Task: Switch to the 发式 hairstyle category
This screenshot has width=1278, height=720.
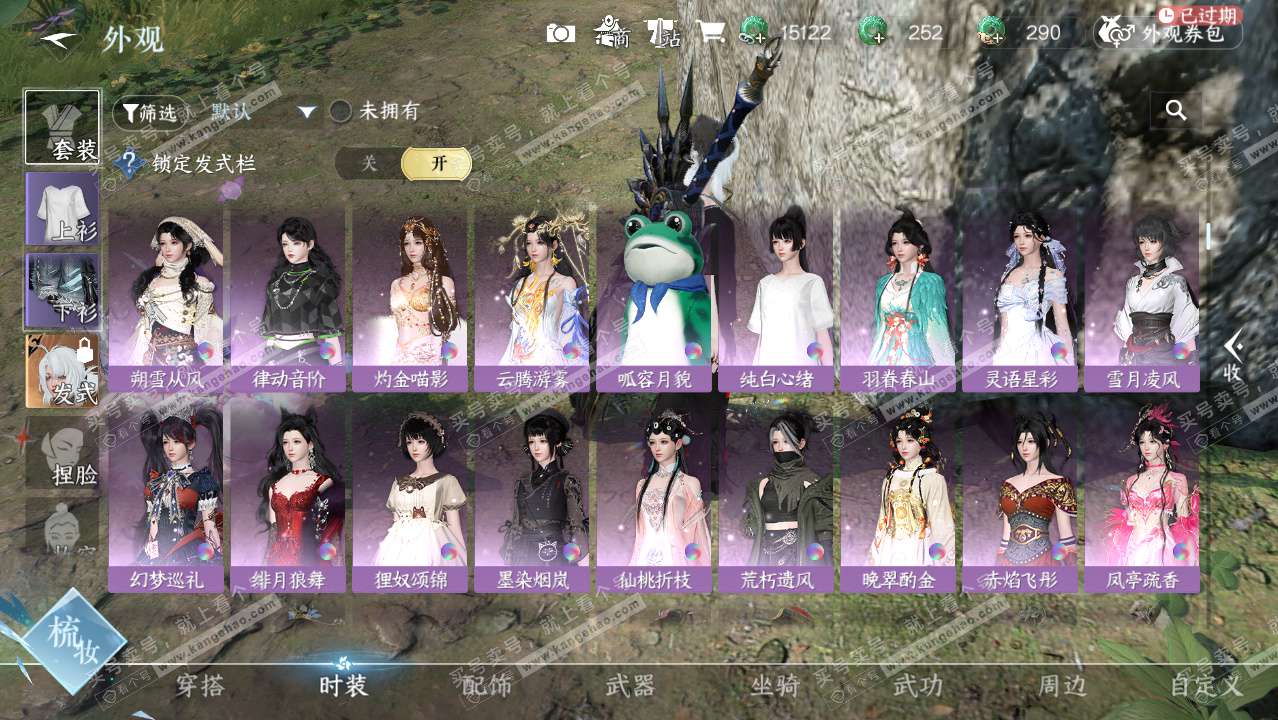Action: [x=63, y=371]
